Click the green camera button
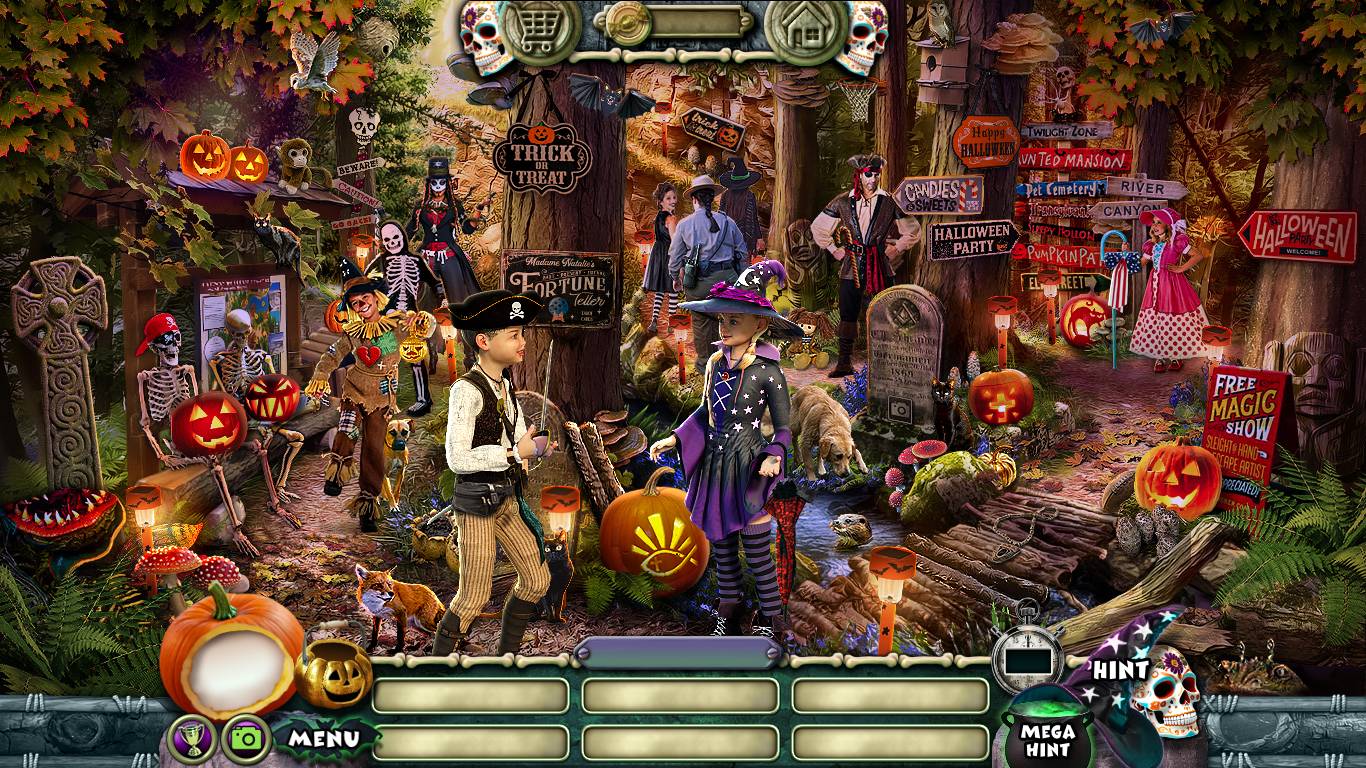 point(246,739)
